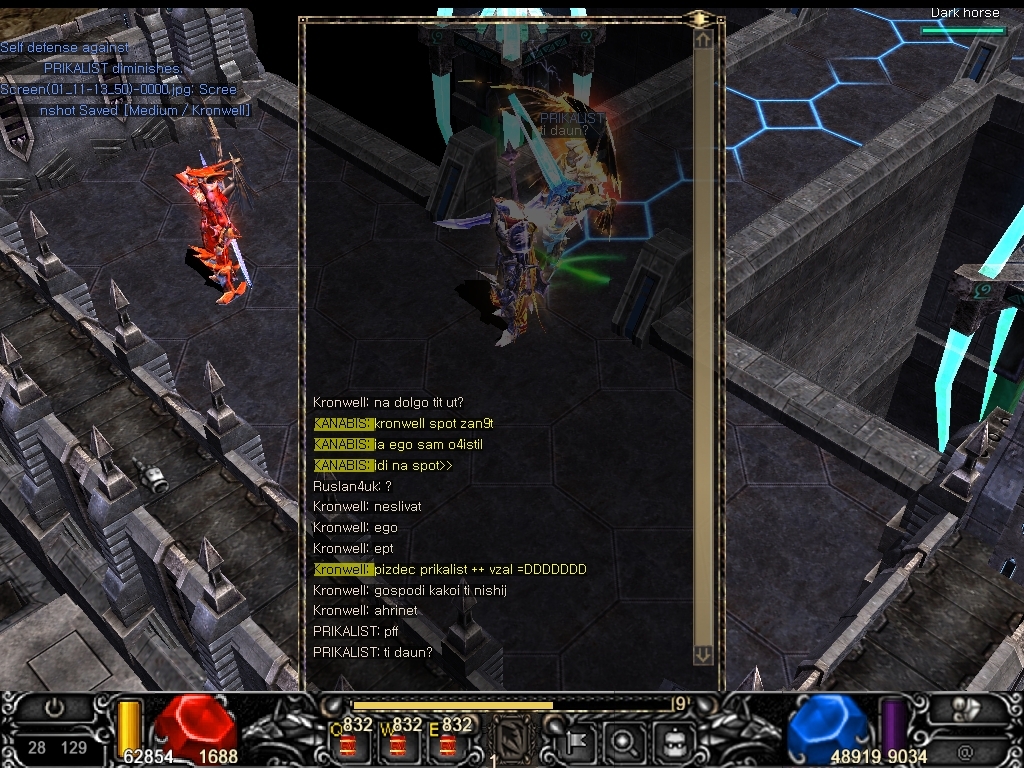Screen dimensions: 1024x768
Task: Use the E hotkey potion slot
Action: tap(449, 741)
